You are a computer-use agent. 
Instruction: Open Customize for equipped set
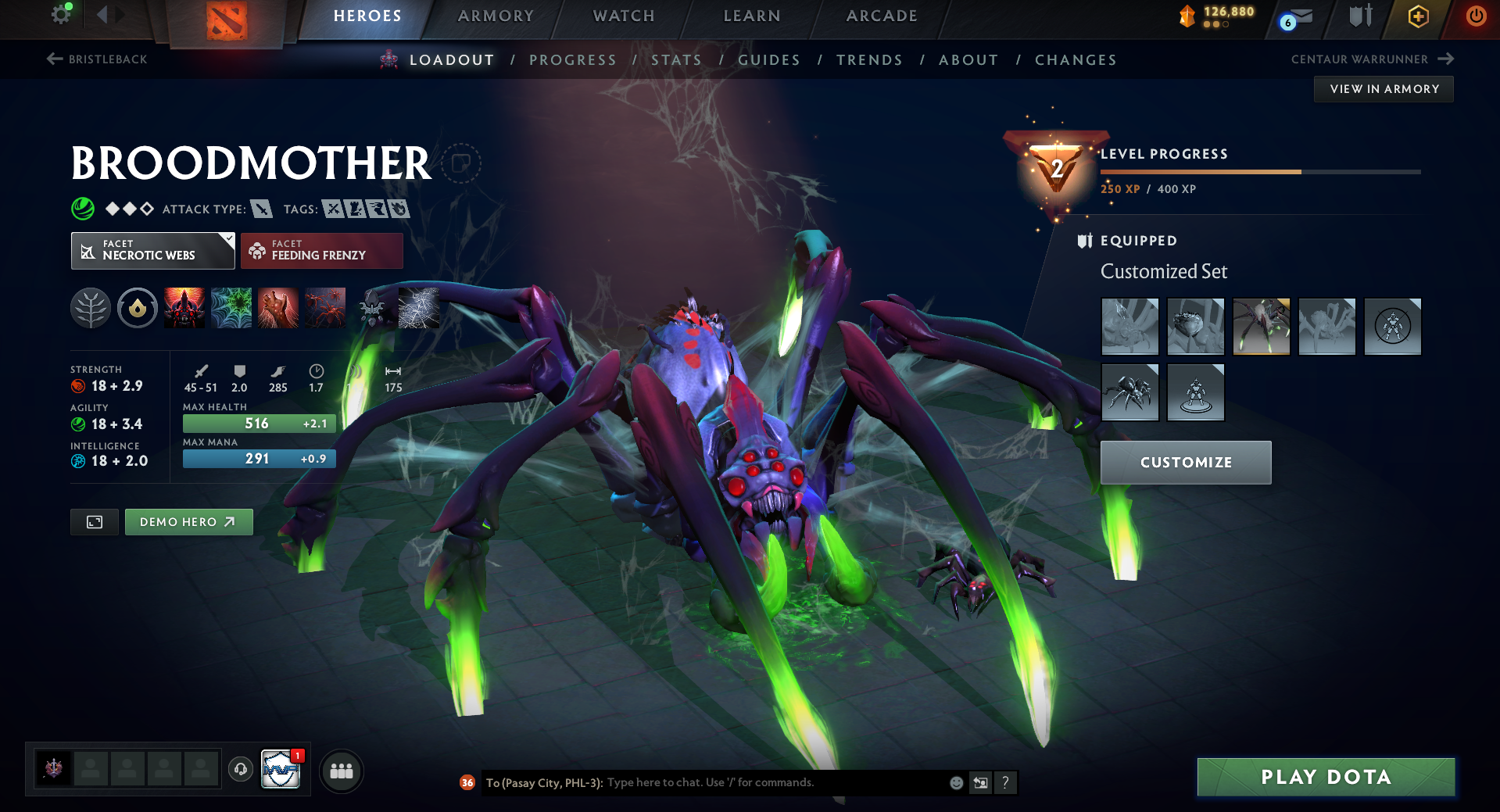(x=1186, y=463)
